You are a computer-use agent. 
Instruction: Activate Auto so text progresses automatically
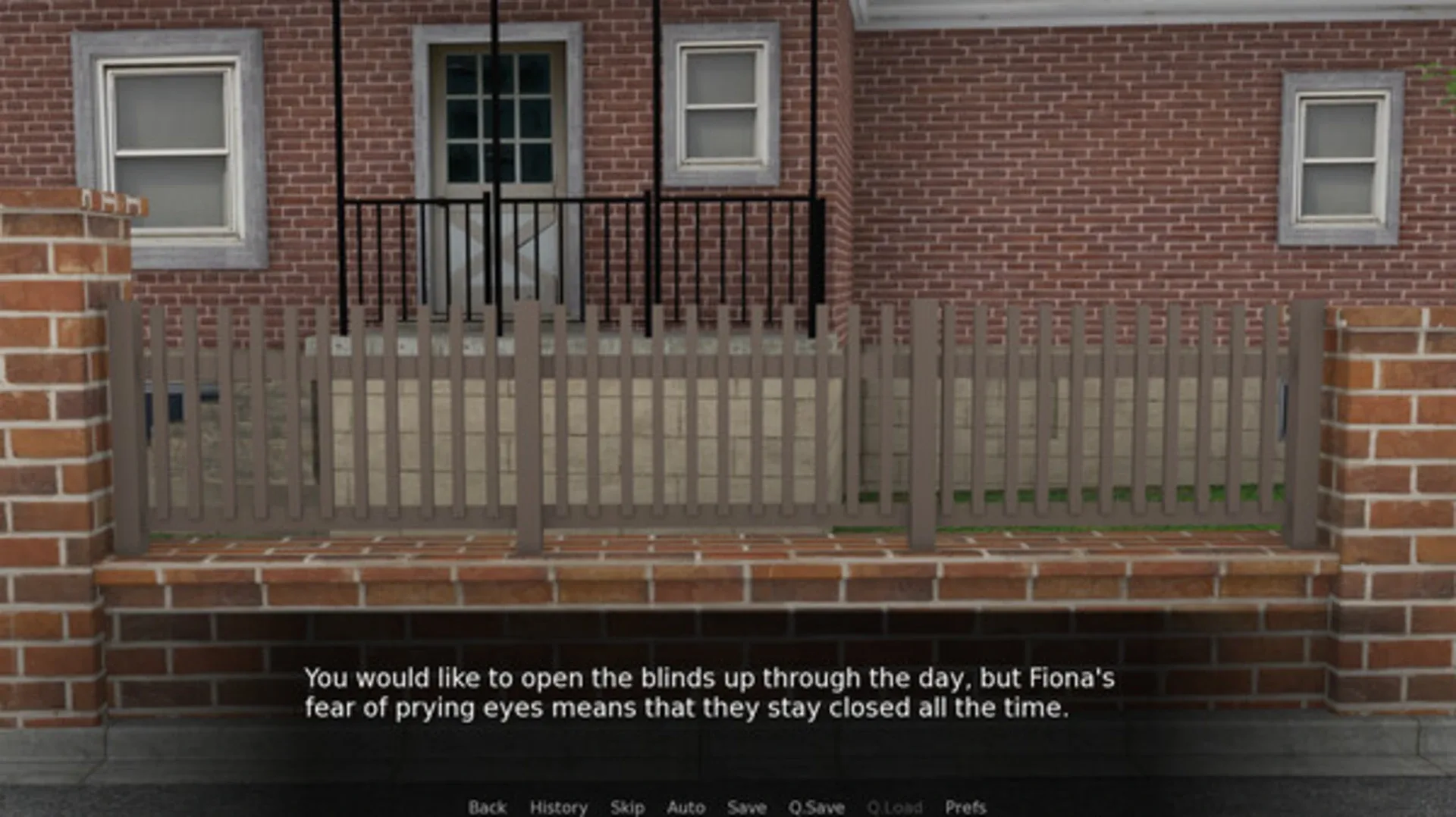(685, 808)
